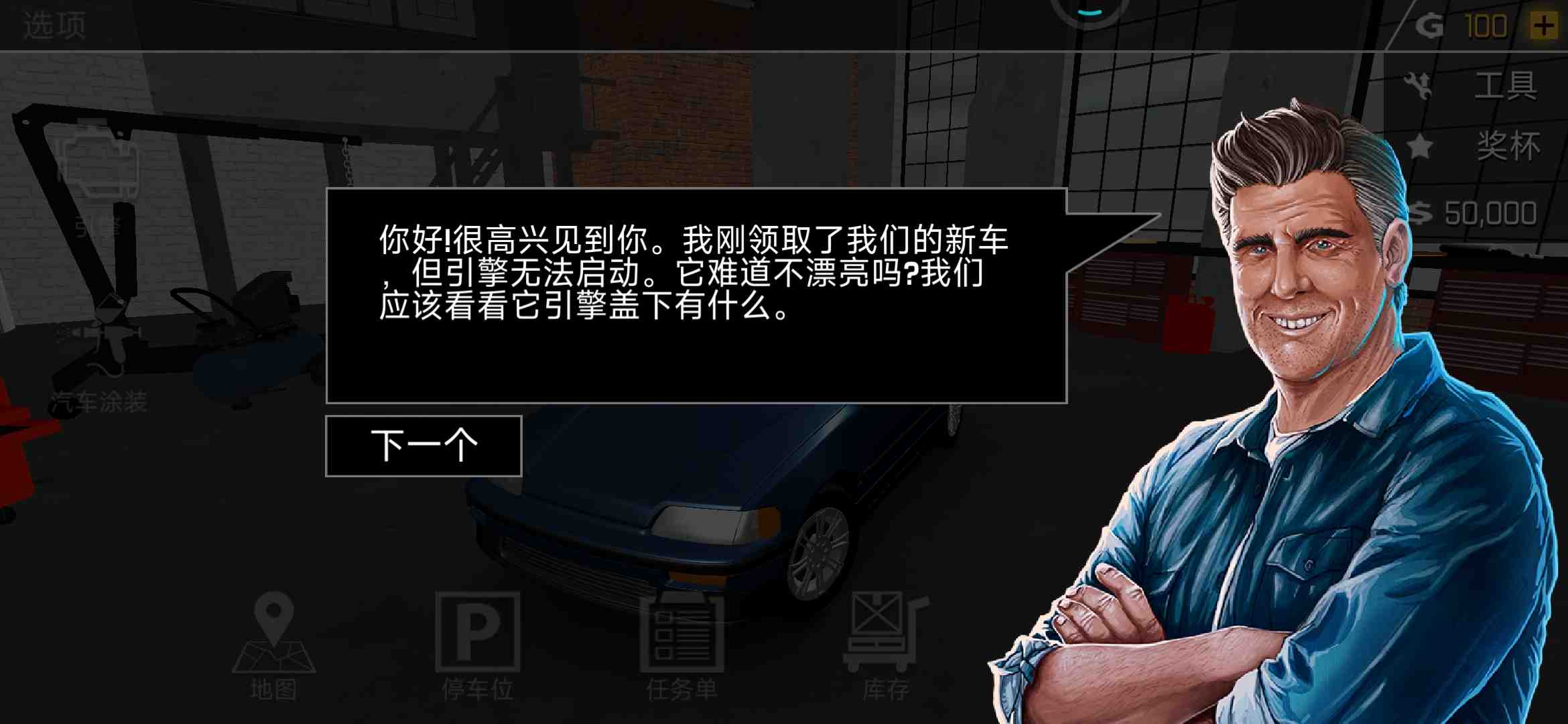
Task: Open the 选项 options menu
Action: pyautogui.click(x=54, y=27)
